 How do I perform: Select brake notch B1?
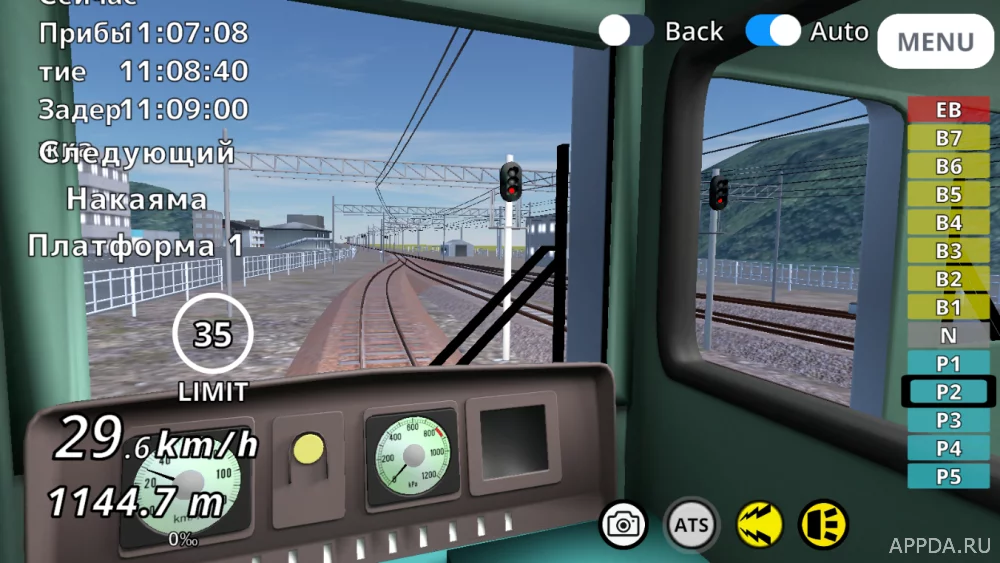click(x=948, y=307)
